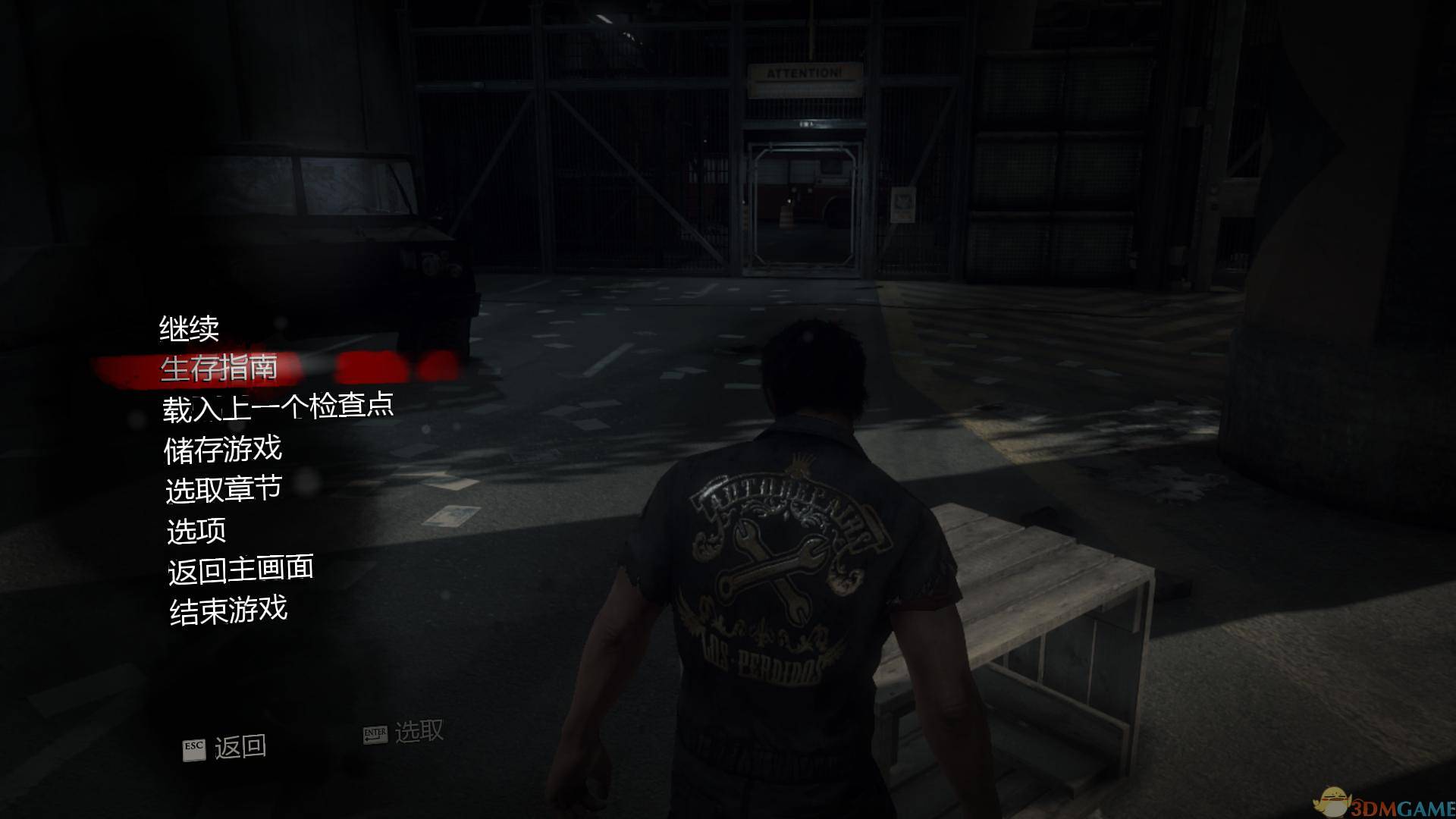
Task: Open the 选取章节 chapter select
Action: click(224, 489)
